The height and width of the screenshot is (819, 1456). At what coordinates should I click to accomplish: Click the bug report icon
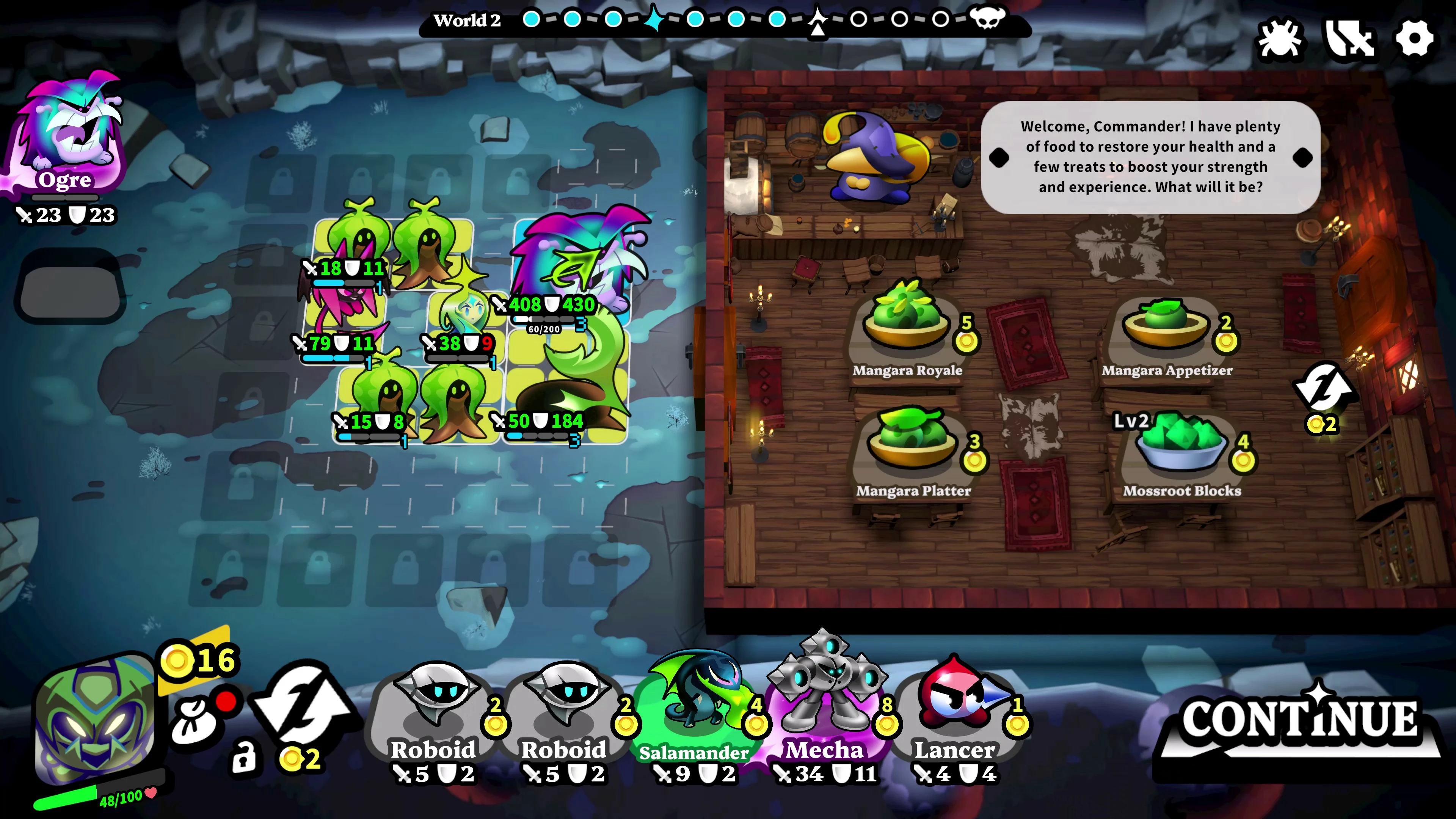tap(1280, 39)
